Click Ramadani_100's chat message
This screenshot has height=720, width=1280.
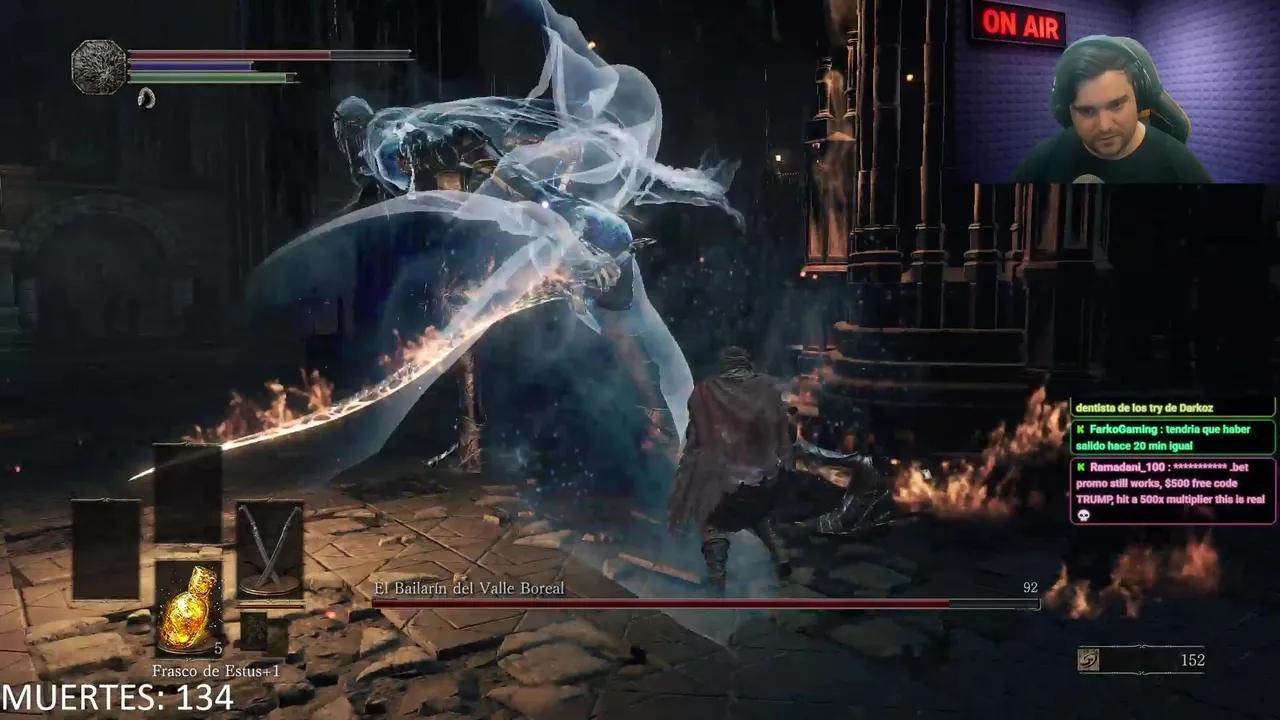click(x=1173, y=490)
